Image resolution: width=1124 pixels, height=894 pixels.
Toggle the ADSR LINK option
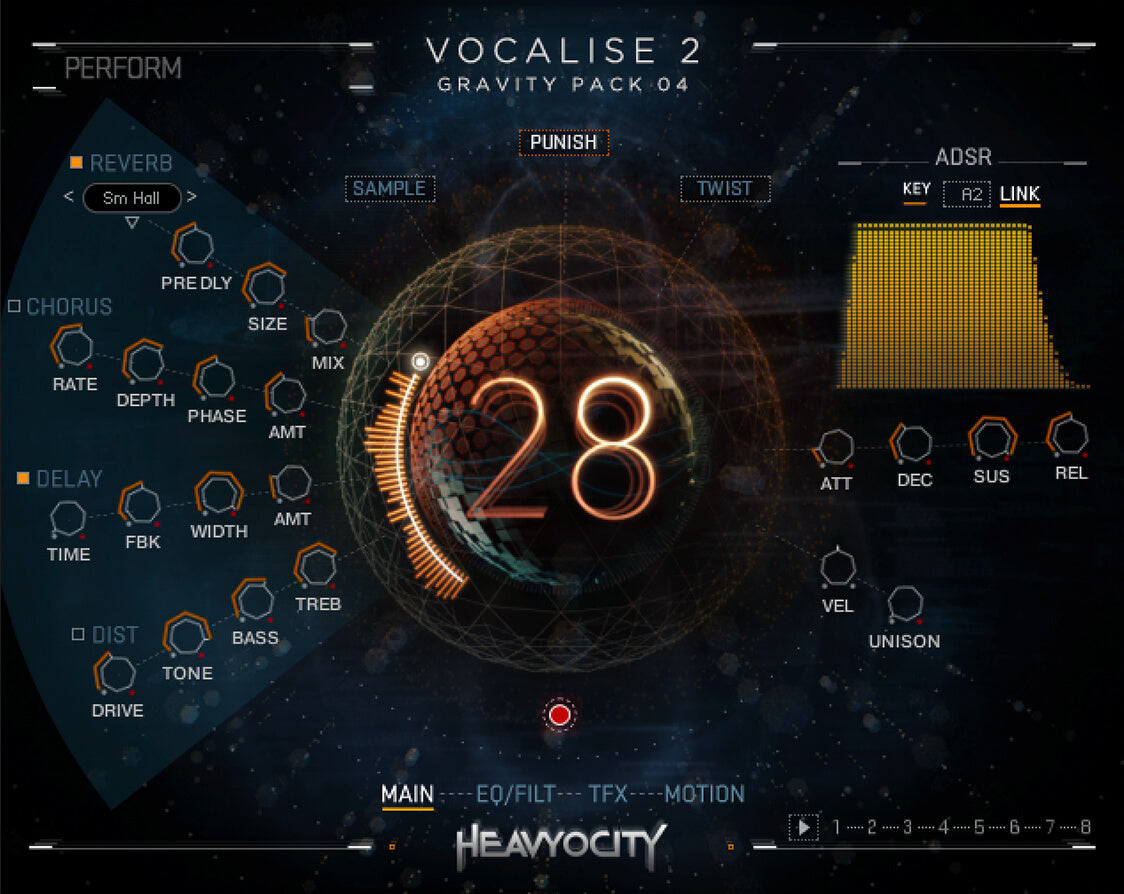[1019, 193]
